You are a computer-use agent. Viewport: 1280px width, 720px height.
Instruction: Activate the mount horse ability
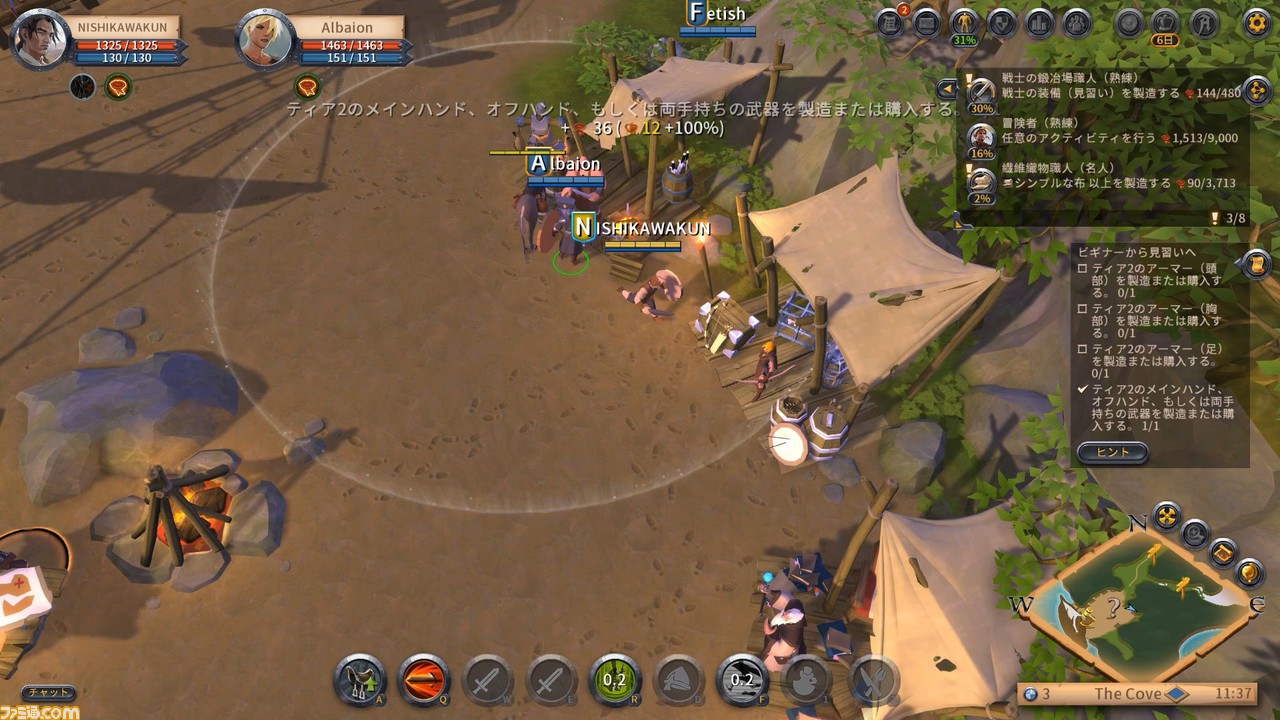tap(359, 682)
